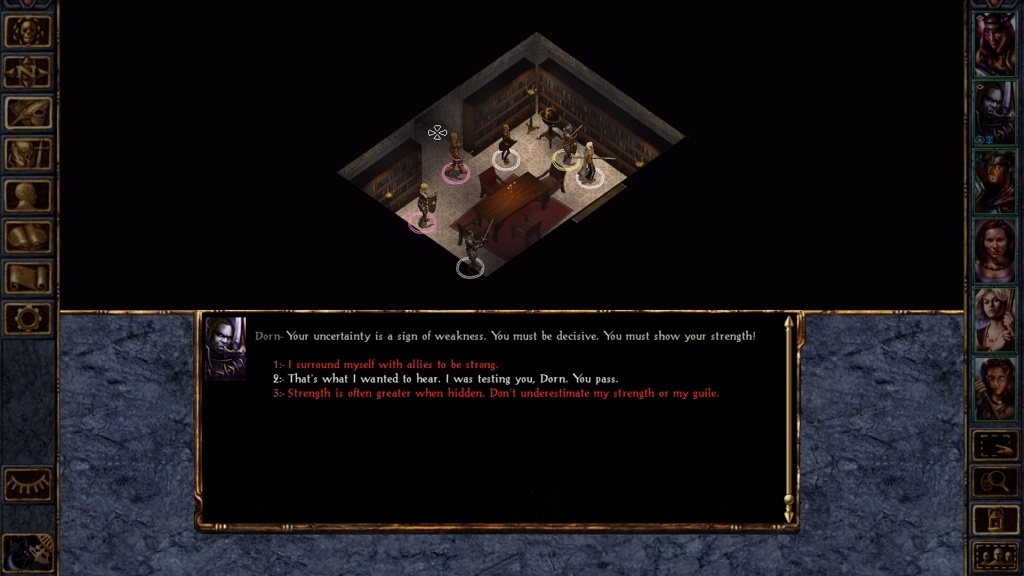1024x576 pixels.
Task: Select the top portrait with the horned helmet
Action: pyautogui.click(x=995, y=43)
